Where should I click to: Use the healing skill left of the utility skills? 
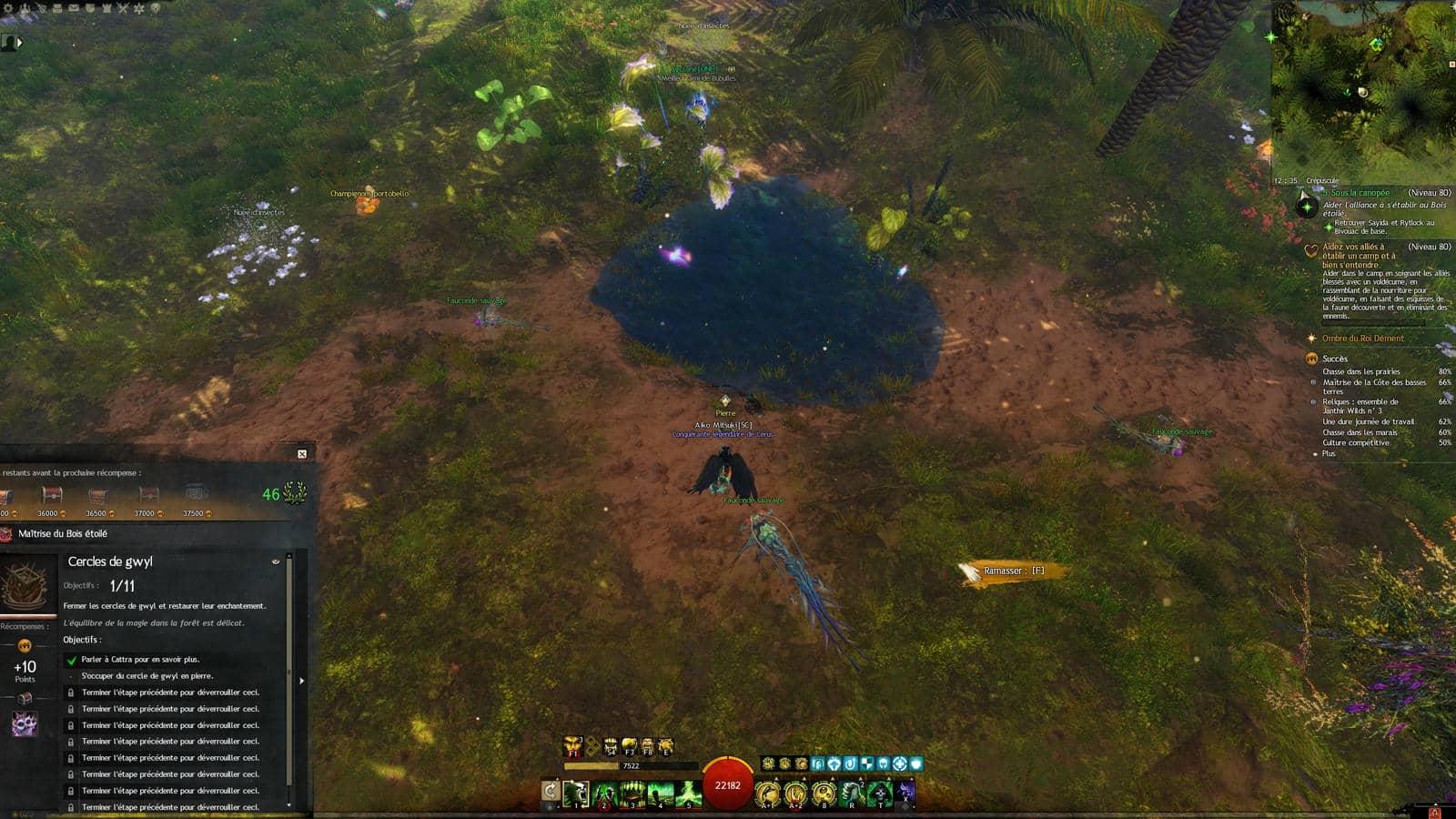click(767, 794)
